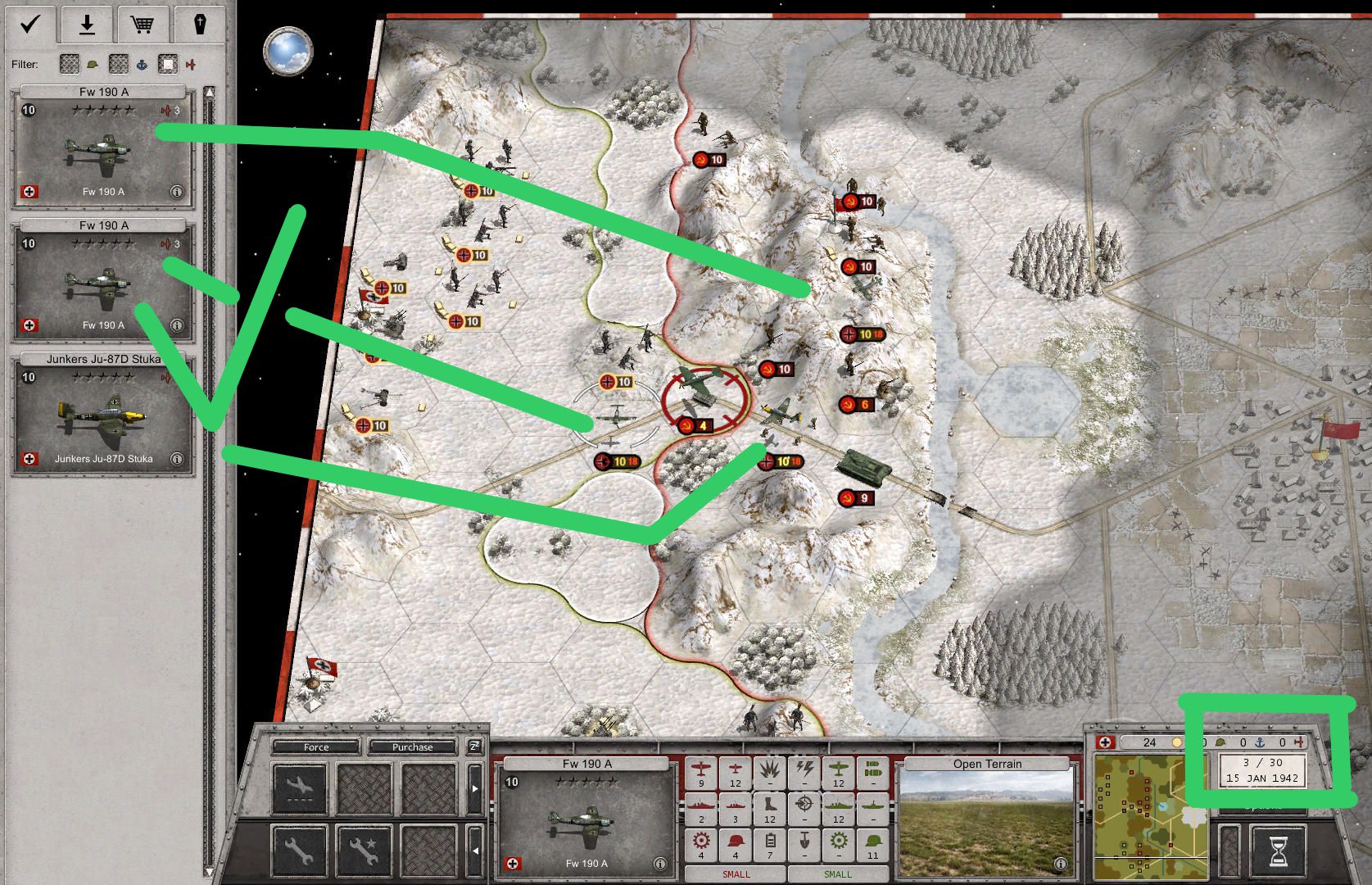Image resolution: width=1372 pixels, height=885 pixels.
Task: Click the landed airplane action button
Action: click(x=299, y=788)
